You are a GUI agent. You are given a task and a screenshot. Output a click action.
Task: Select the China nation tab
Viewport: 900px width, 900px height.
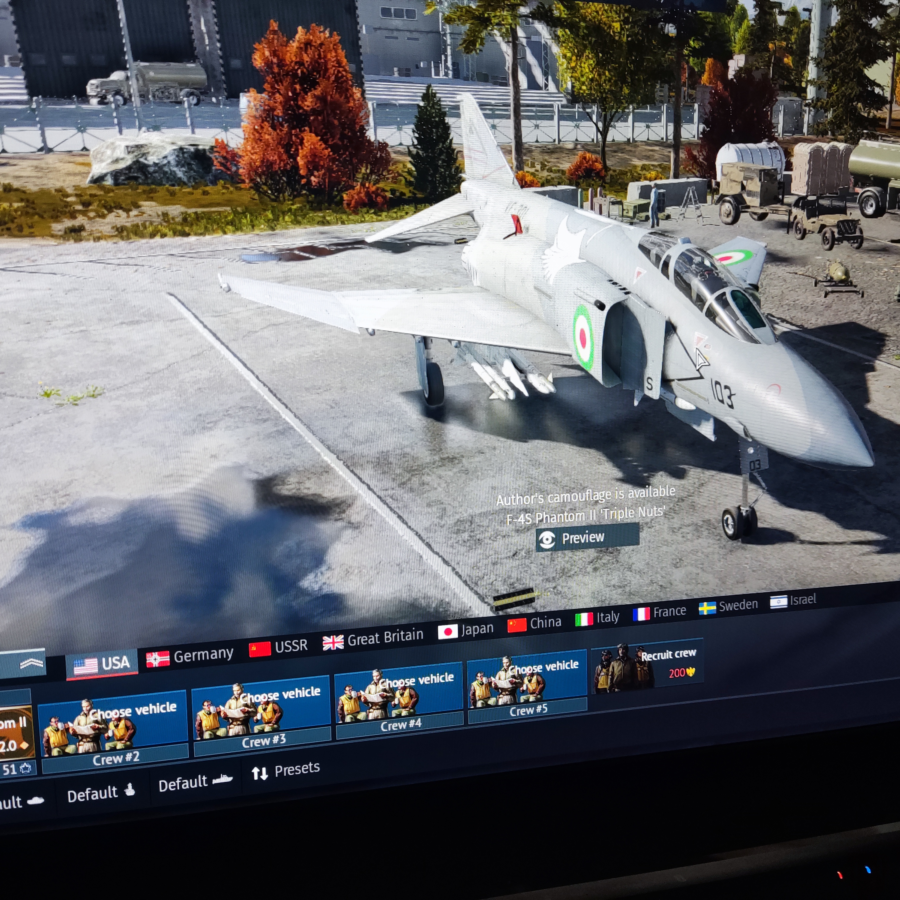click(535, 623)
